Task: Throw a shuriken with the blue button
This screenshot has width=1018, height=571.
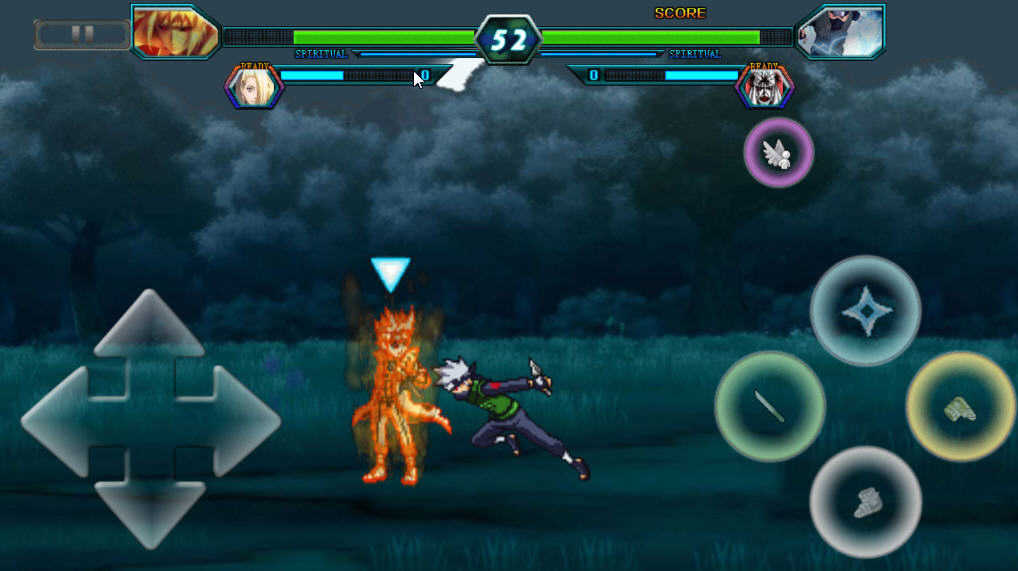Action: [x=865, y=311]
